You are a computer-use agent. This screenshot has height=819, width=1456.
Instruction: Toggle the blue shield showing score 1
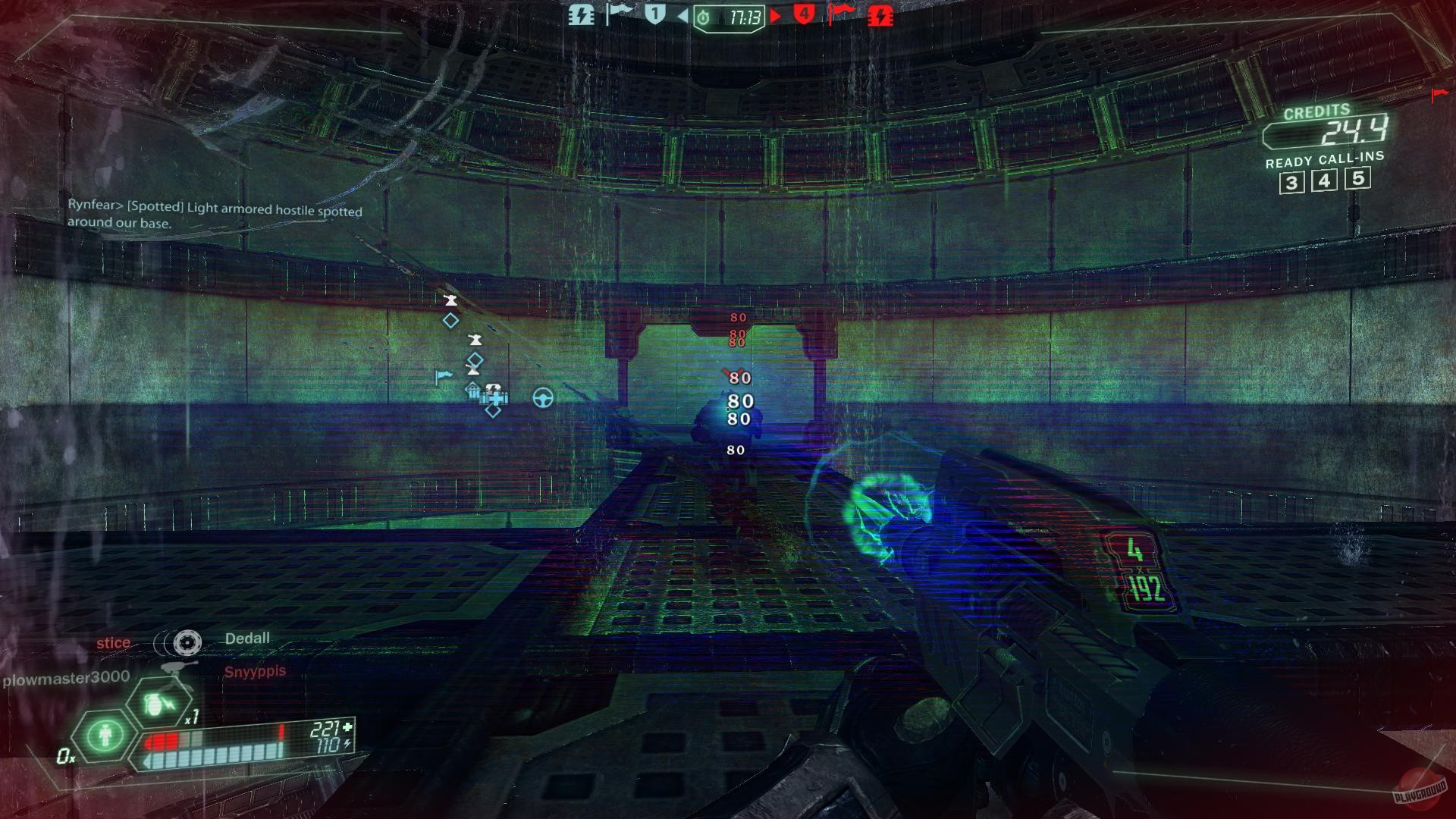654,14
